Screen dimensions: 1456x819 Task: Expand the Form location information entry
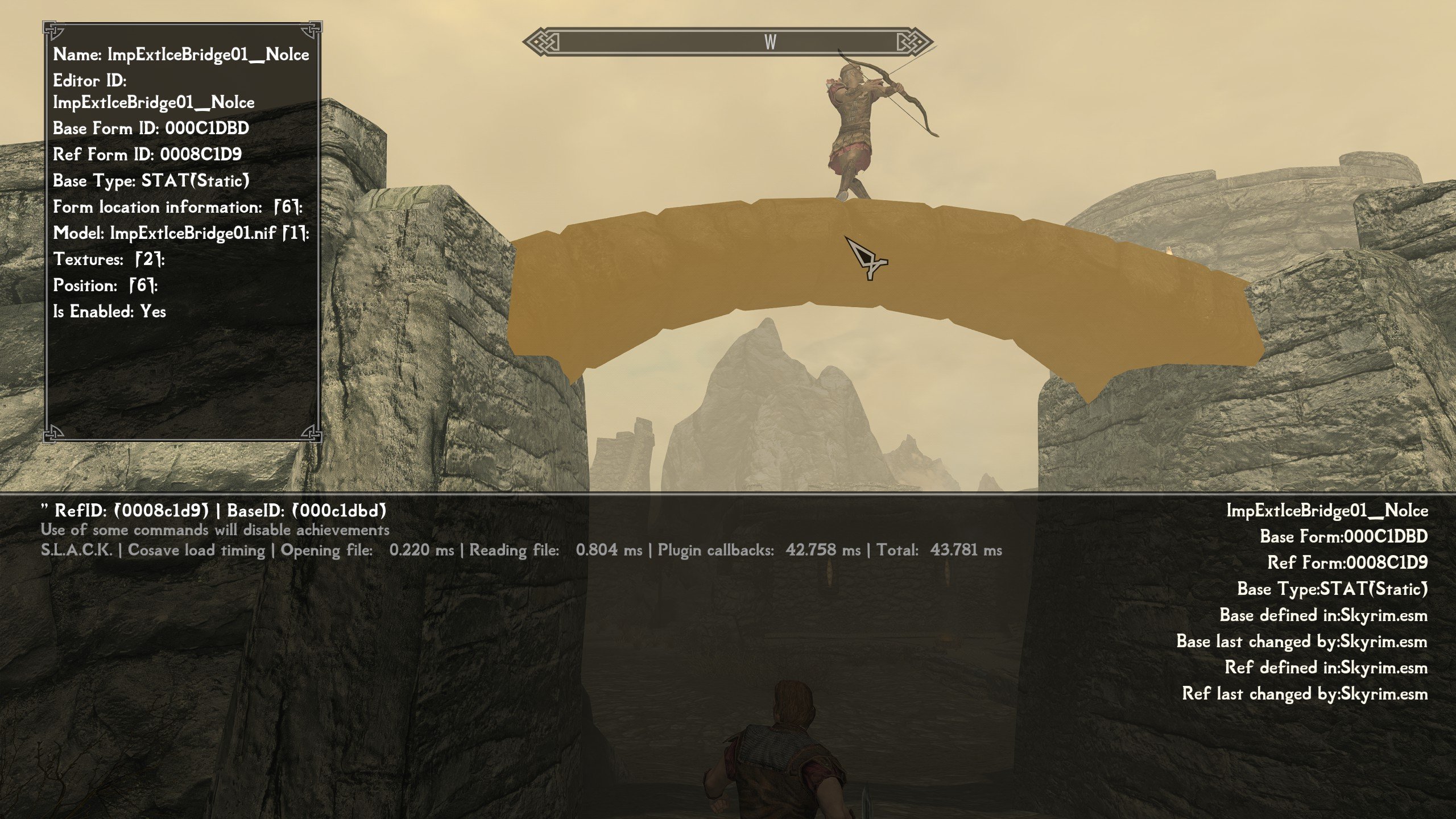point(177,207)
